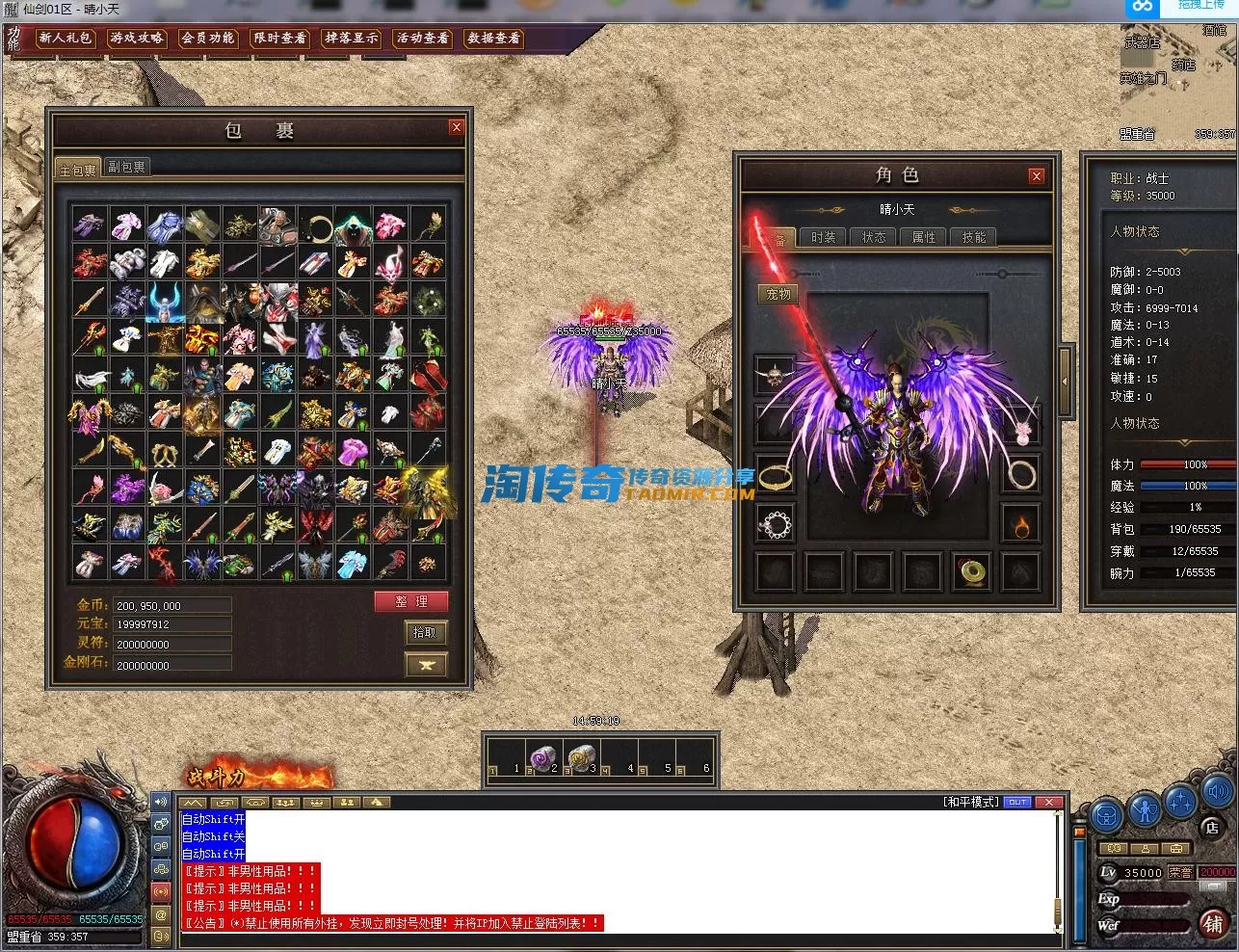Click the red 整理 sort button
This screenshot has width=1239, height=952.
(411, 602)
